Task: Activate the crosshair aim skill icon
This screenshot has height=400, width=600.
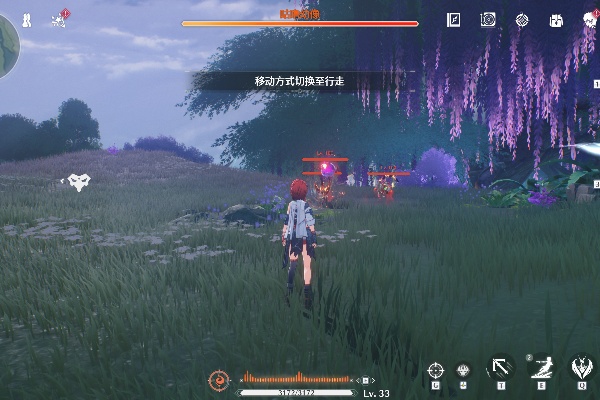Action: [x=434, y=369]
